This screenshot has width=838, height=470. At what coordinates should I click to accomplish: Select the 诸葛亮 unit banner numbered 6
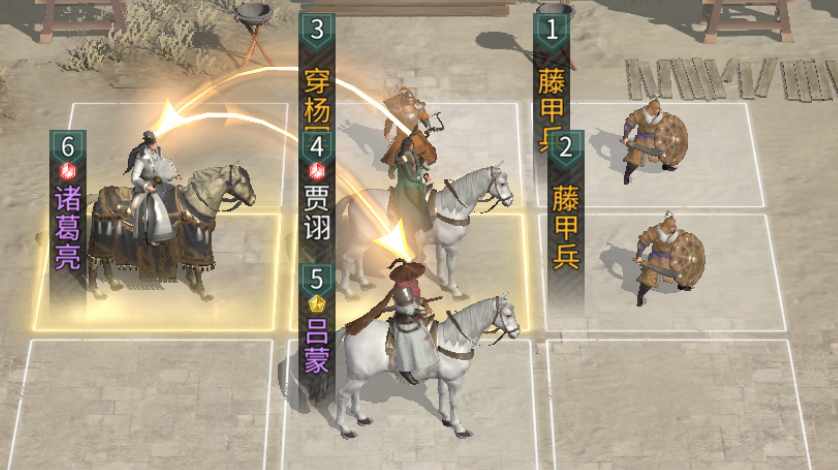[68, 215]
